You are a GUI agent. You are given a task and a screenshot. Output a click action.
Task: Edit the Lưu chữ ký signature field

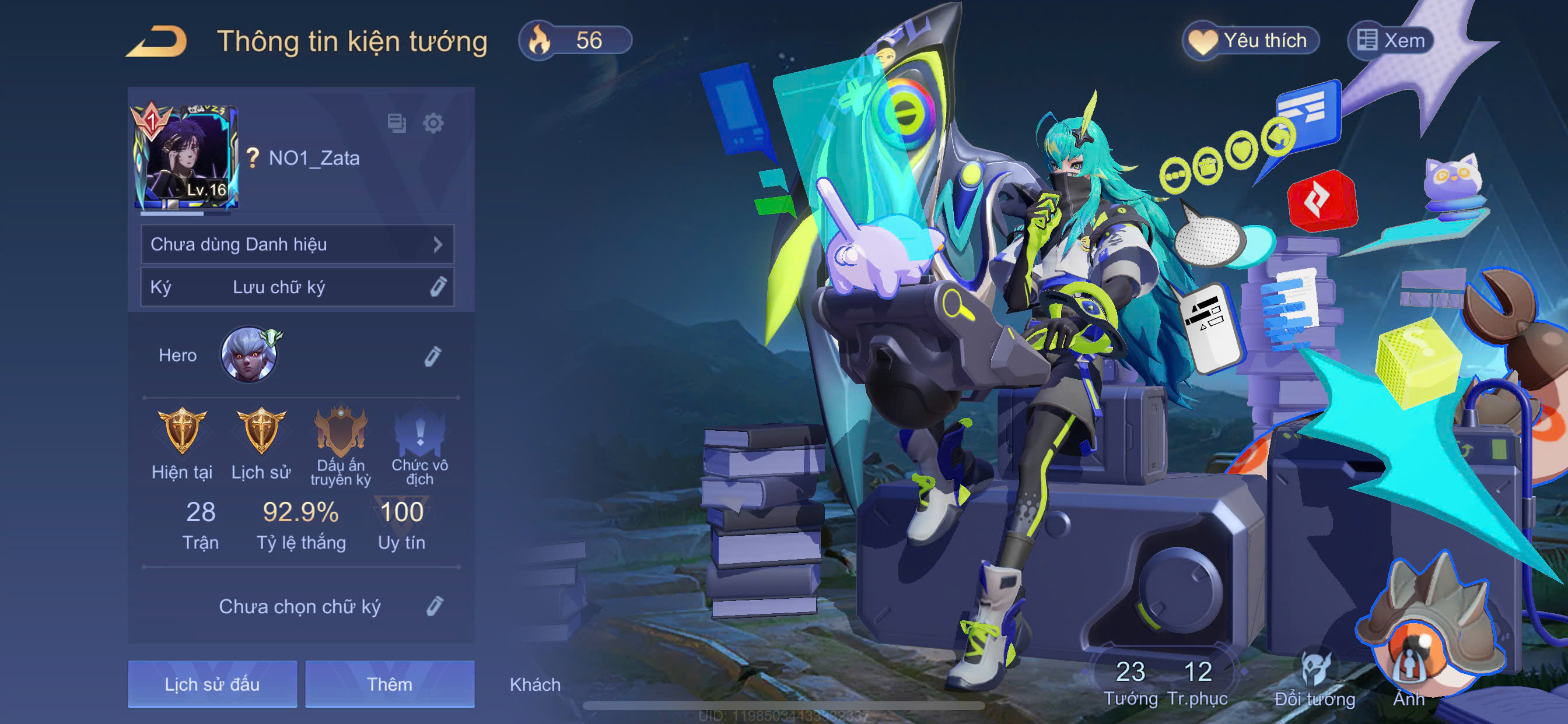click(x=437, y=287)
